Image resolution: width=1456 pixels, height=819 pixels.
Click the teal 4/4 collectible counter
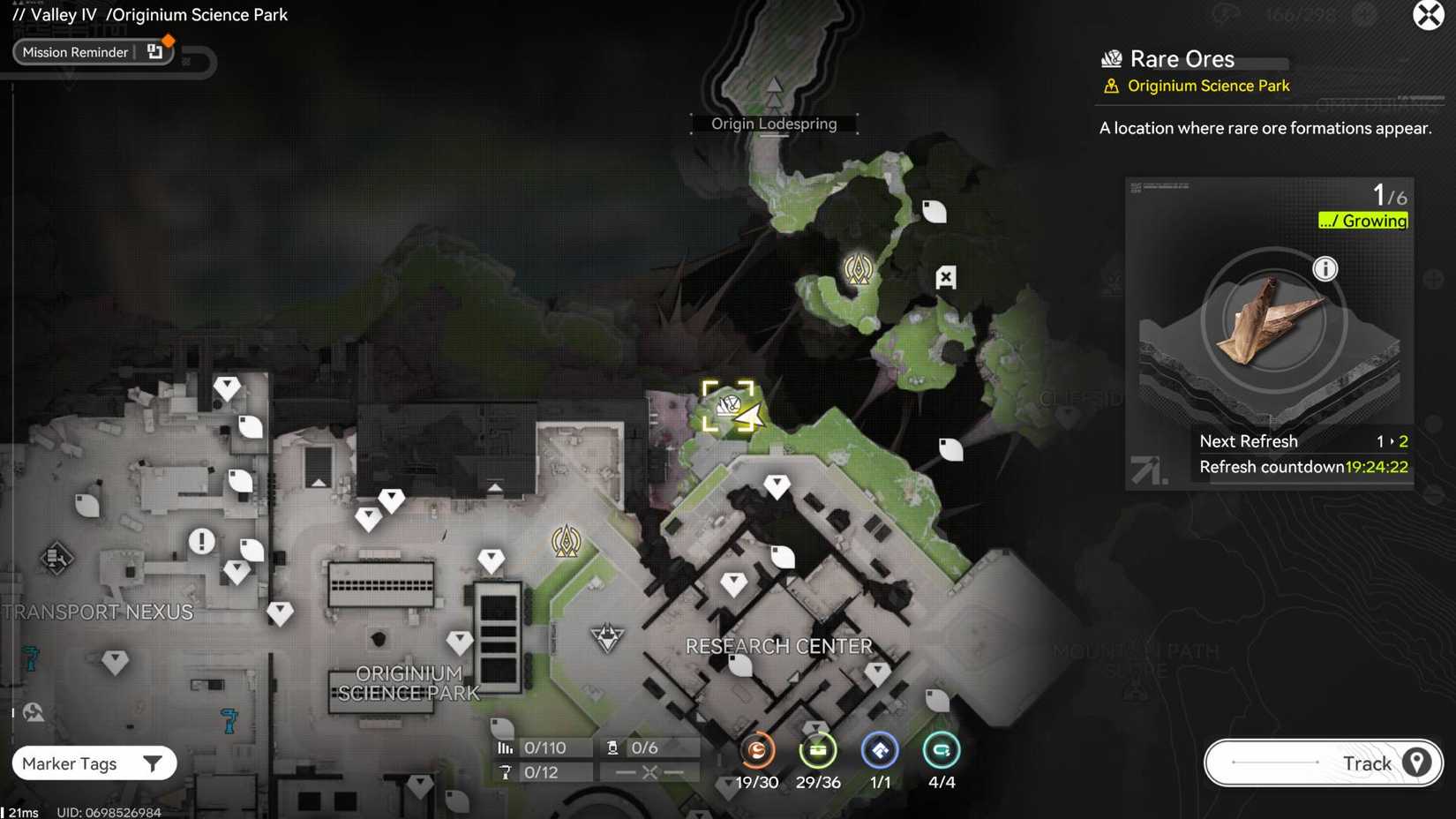(x=941, y=751)
